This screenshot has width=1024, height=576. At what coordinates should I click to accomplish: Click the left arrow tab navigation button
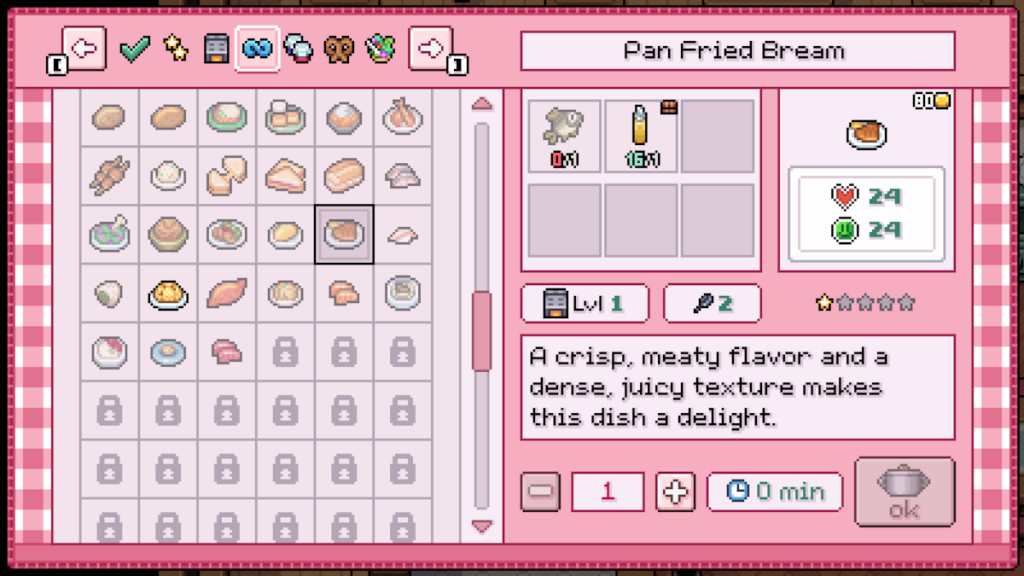[x=84, y=49]
